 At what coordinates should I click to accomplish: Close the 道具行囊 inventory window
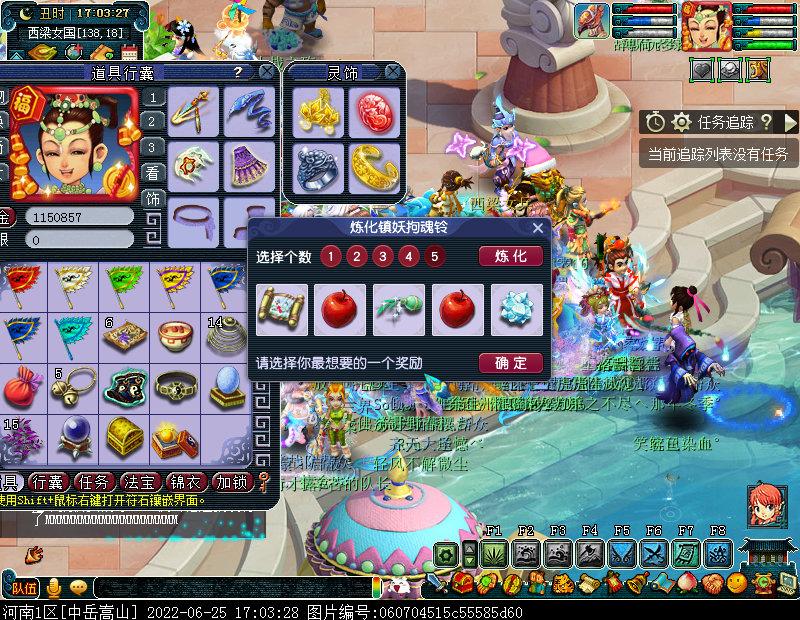coord(266,72)
